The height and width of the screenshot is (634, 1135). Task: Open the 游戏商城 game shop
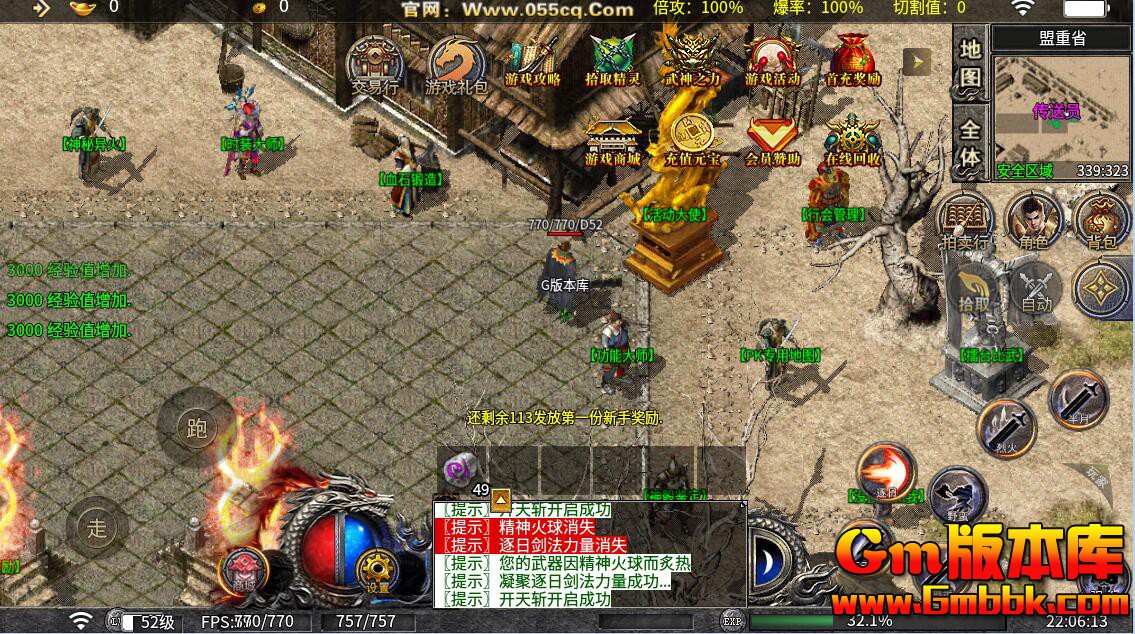612,141
